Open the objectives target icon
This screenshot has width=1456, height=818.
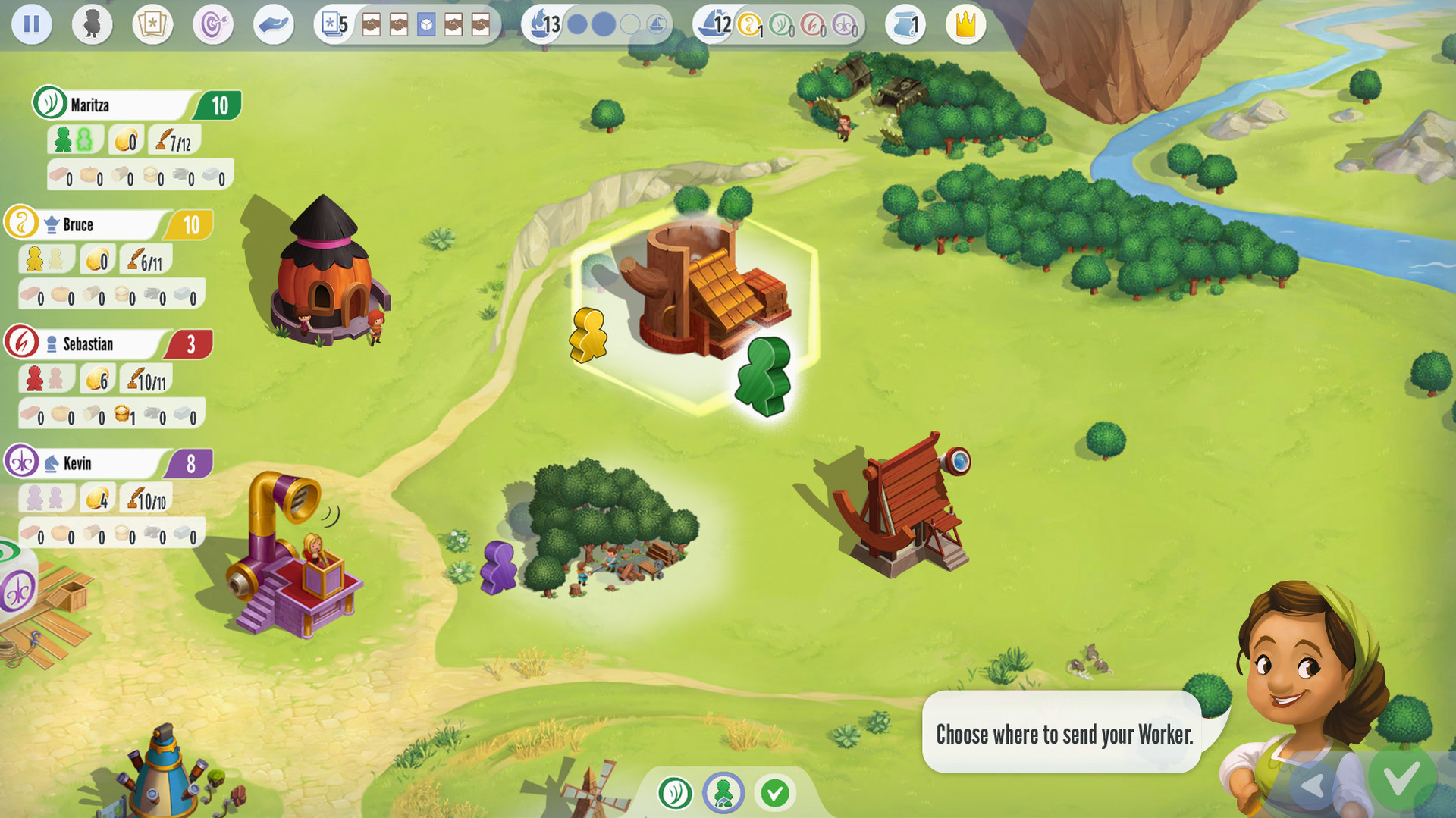pos(213,25)
